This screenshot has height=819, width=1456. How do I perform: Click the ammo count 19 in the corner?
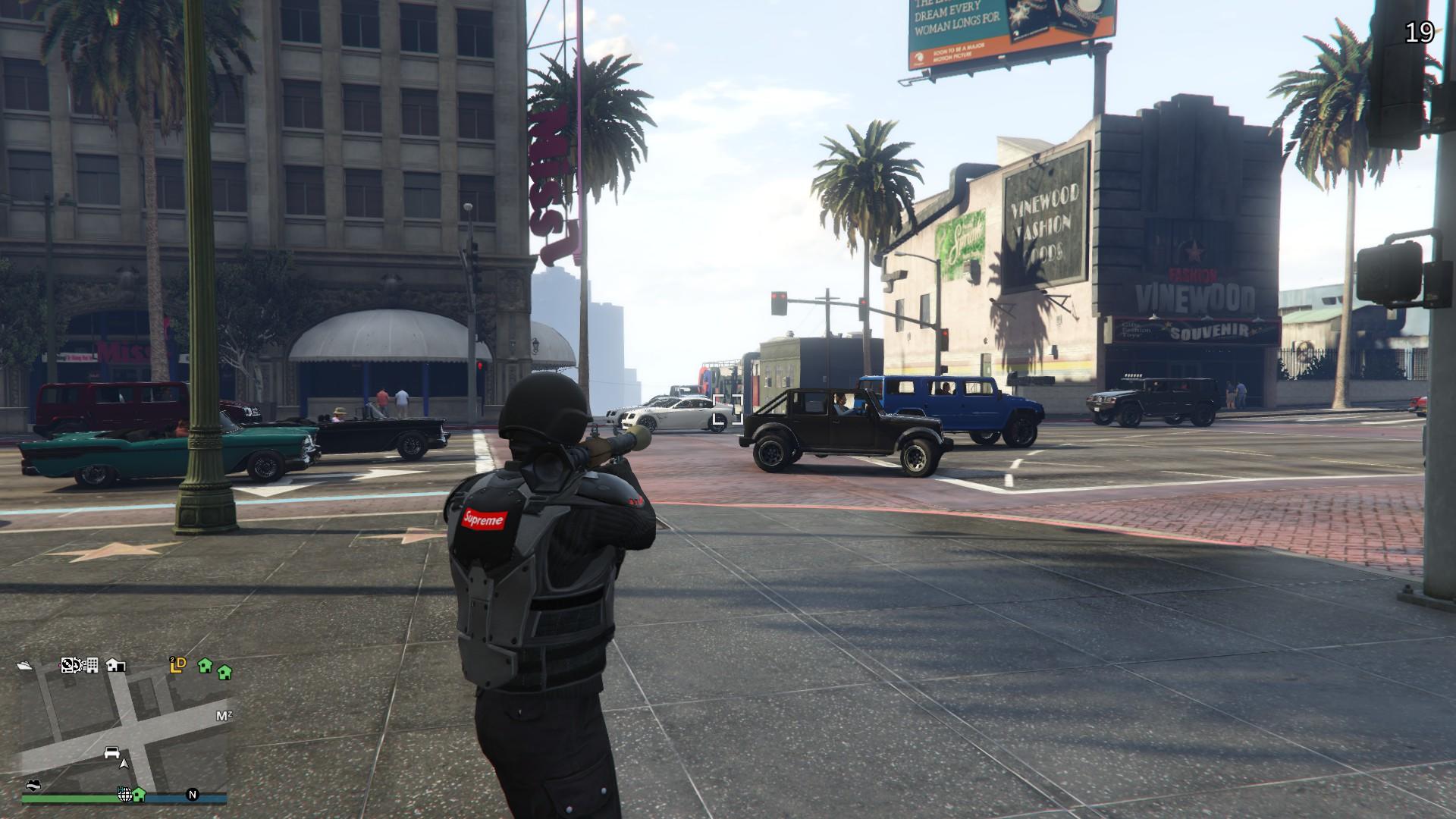[1420, 33]
